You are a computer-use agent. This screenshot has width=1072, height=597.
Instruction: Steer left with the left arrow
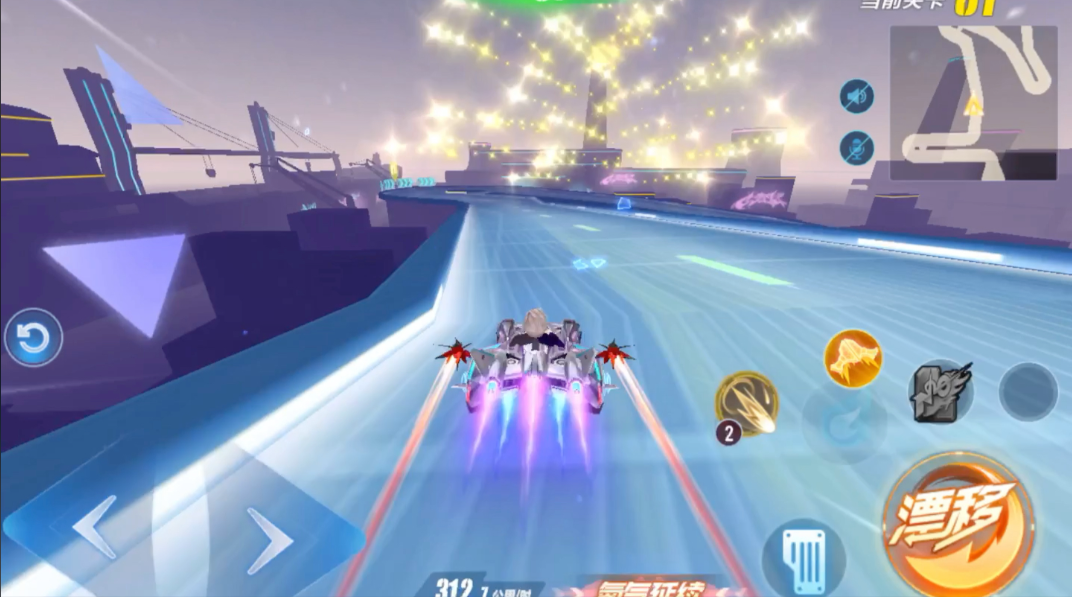click(x=95, y=527)
